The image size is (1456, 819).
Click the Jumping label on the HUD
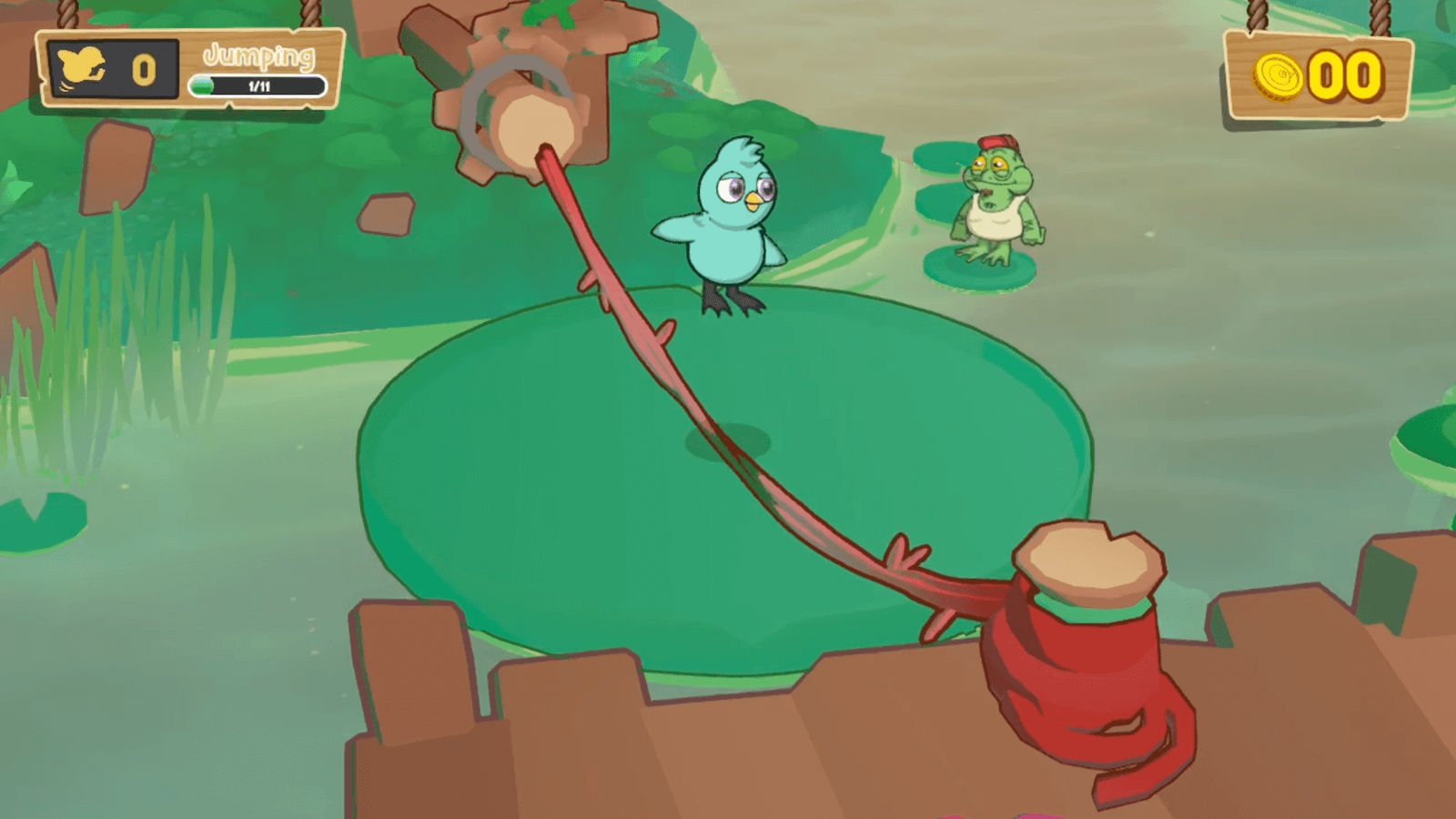(258, 55)
